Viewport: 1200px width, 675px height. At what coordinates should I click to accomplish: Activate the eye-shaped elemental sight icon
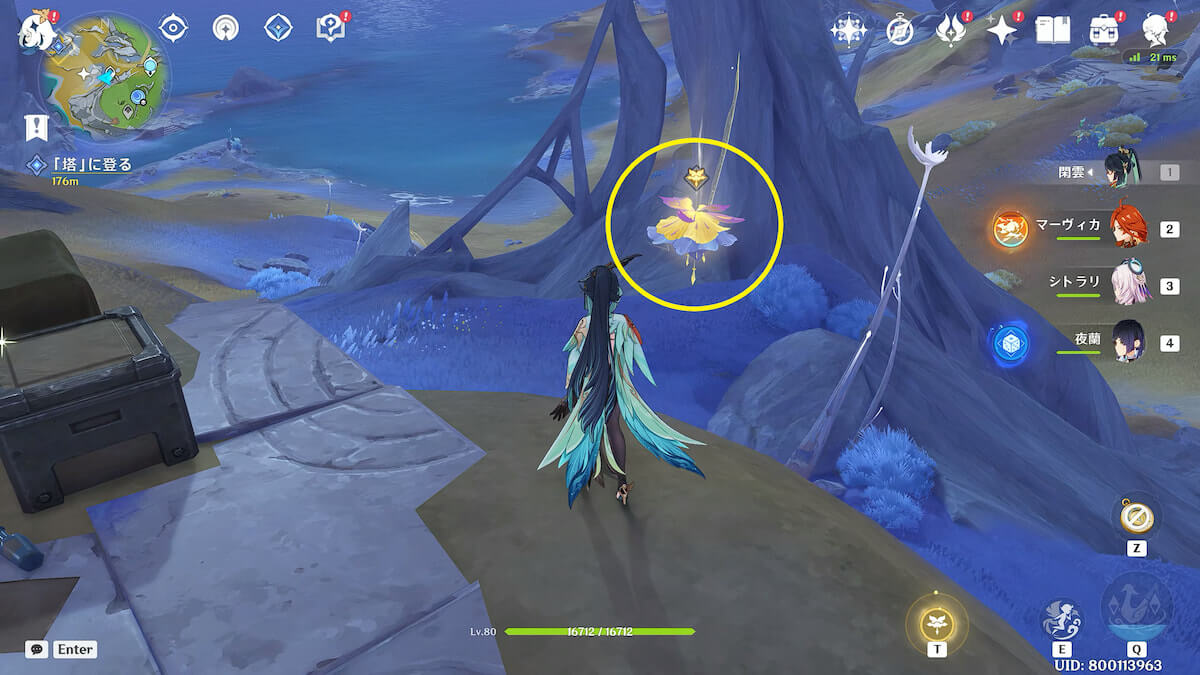tap(174, 28)
